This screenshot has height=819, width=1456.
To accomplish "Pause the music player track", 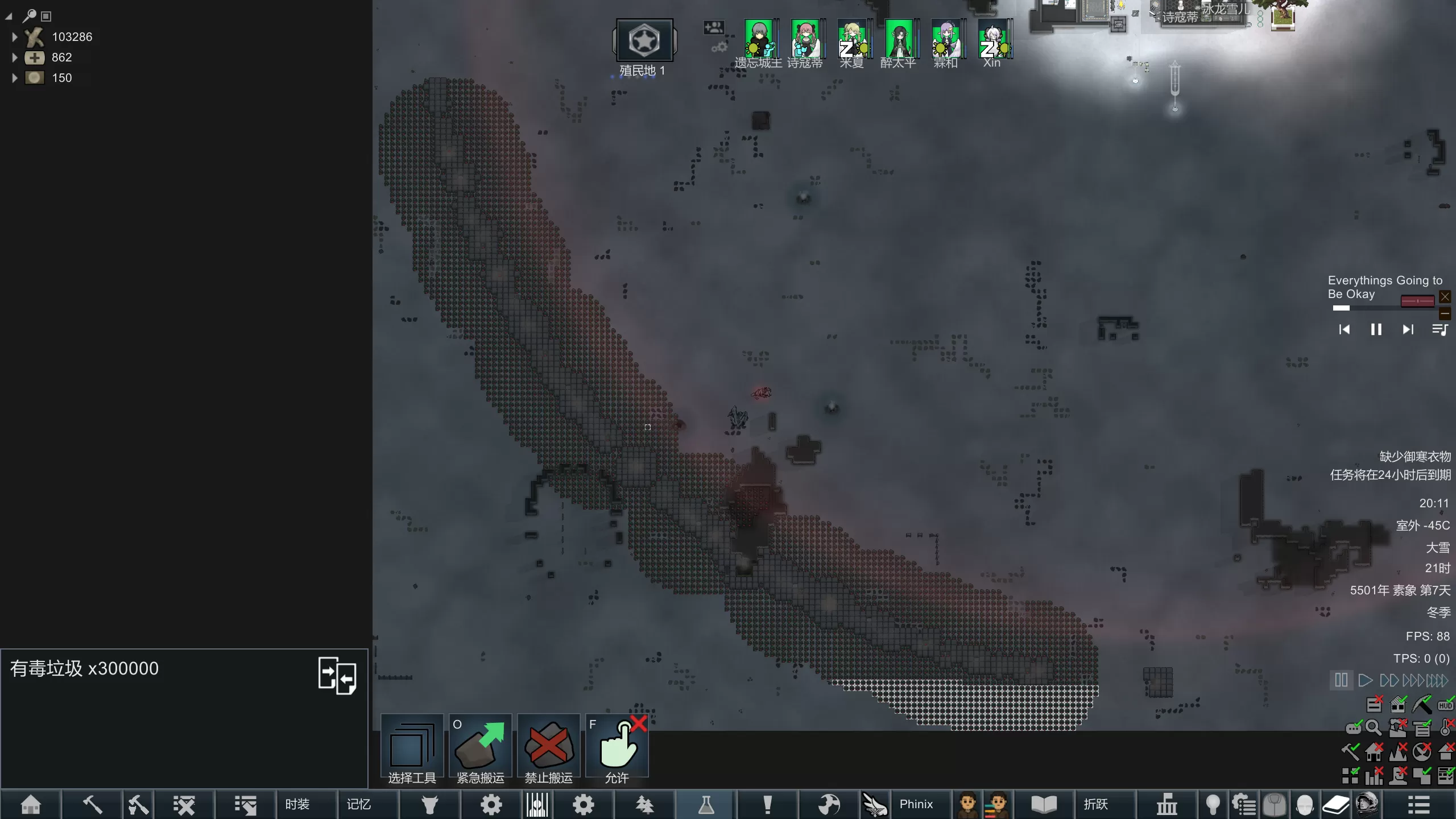I will point(1376,329).
